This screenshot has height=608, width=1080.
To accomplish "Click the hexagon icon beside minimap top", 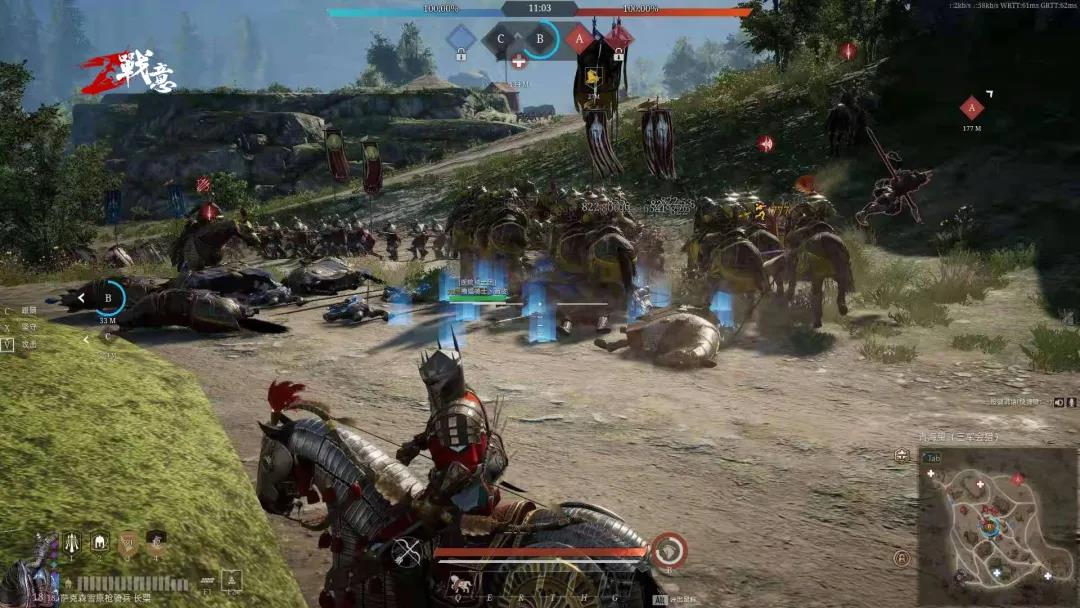I will coord(902,455).
